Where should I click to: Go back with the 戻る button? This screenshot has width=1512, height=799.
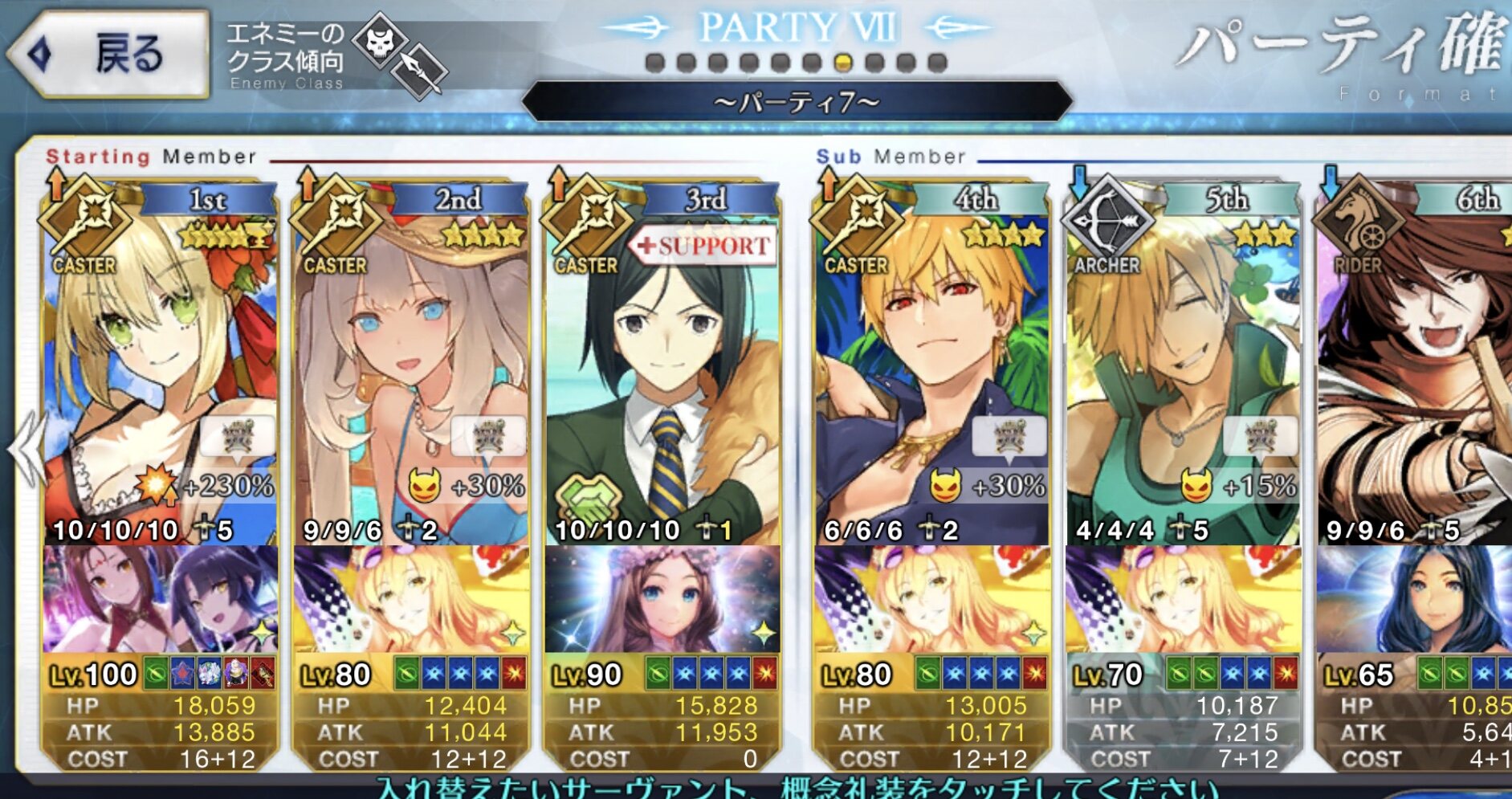(x=108, y=55)
